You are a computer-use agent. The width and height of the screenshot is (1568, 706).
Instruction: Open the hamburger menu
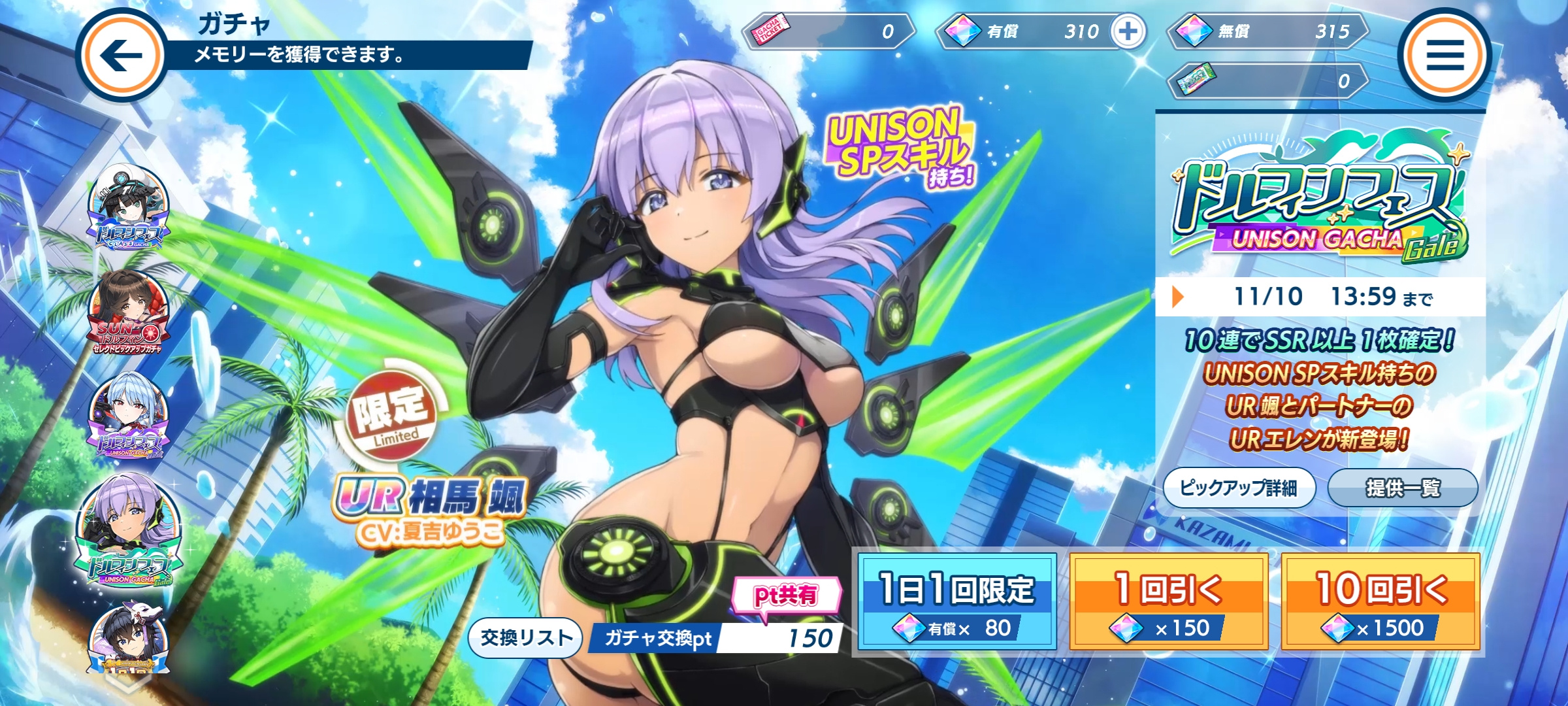1445,56
